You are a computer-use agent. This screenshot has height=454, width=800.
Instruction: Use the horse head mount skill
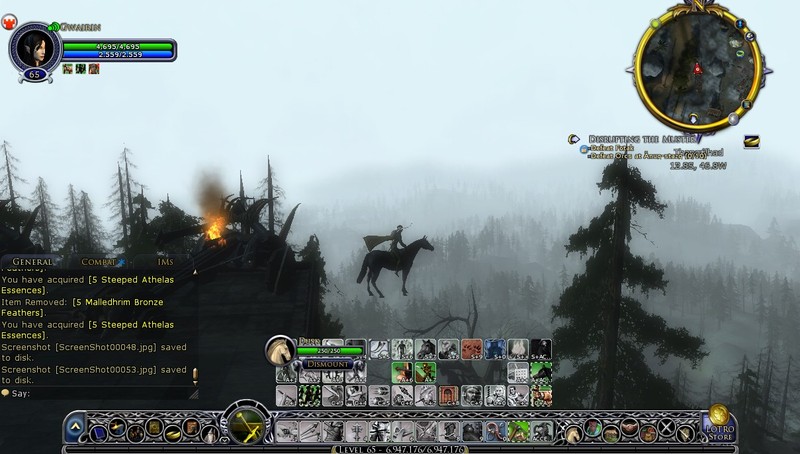425,349
